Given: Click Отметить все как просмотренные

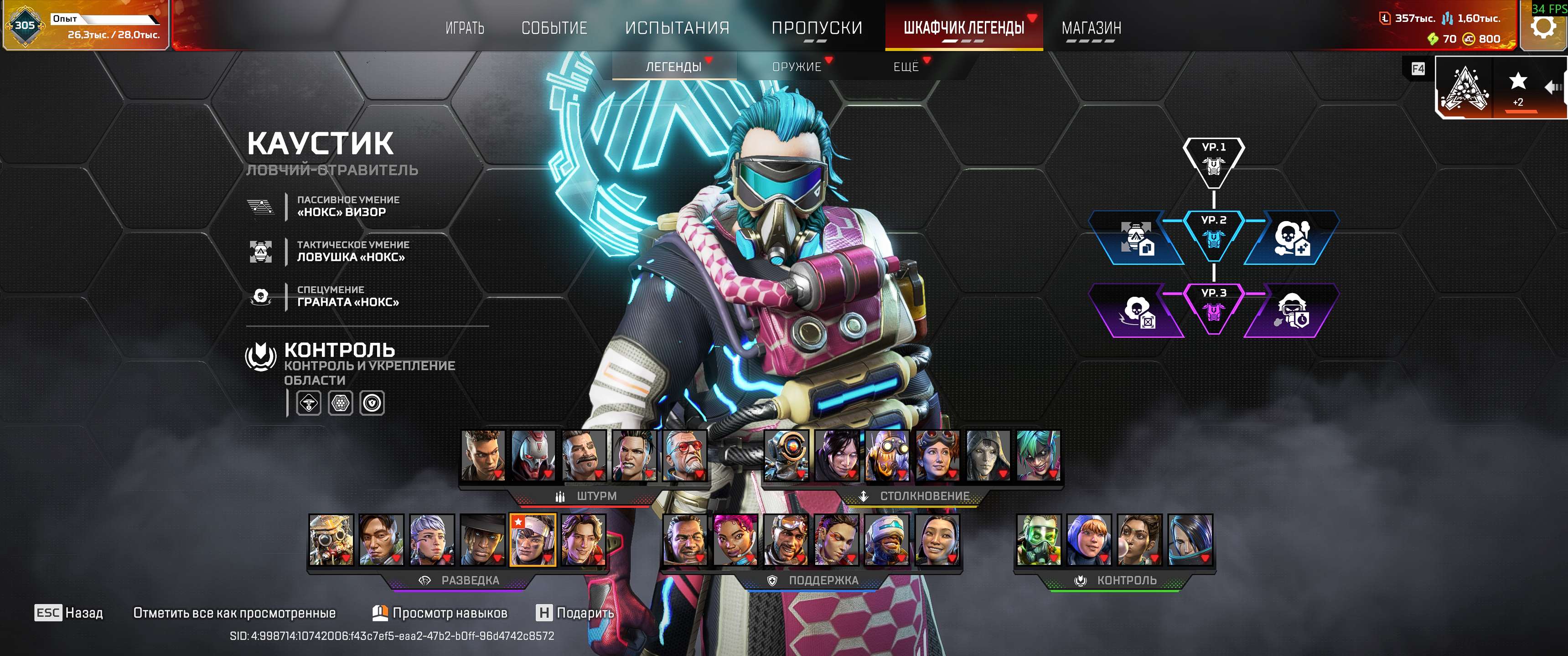Looking at the screenshot, I should (x=234, y=614).
